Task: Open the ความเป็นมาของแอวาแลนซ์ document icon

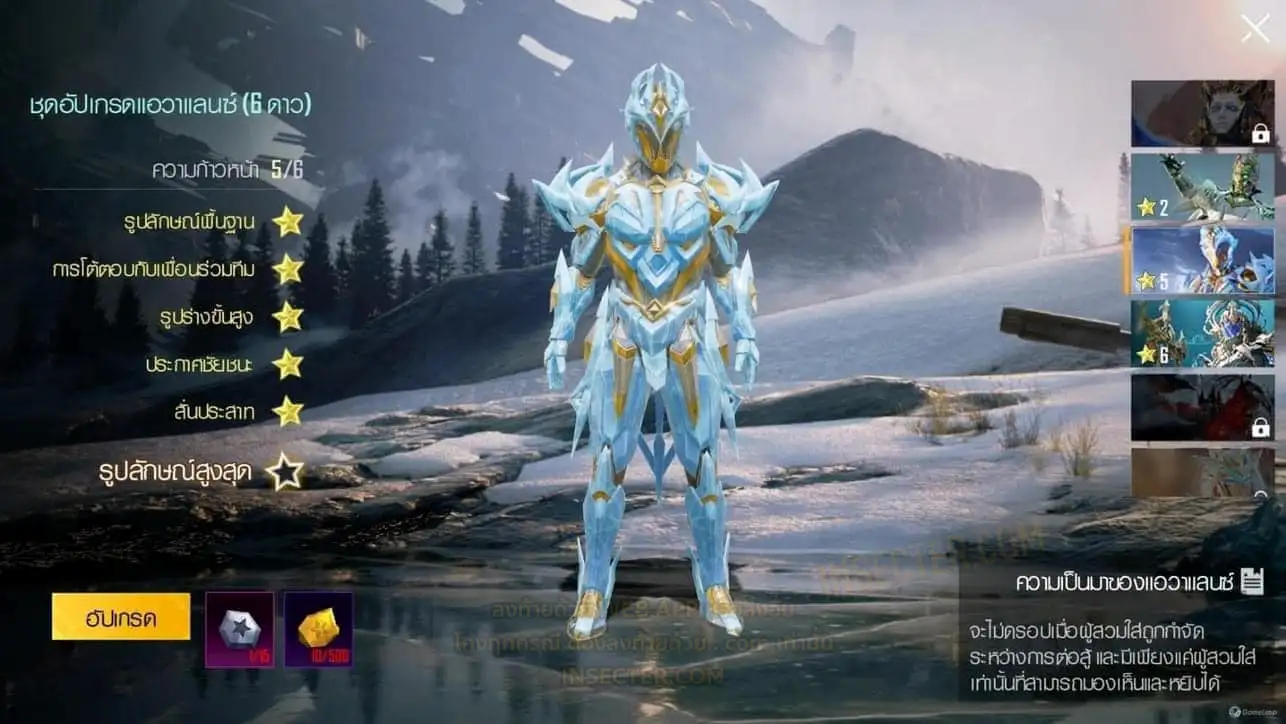Action: 1251,582
